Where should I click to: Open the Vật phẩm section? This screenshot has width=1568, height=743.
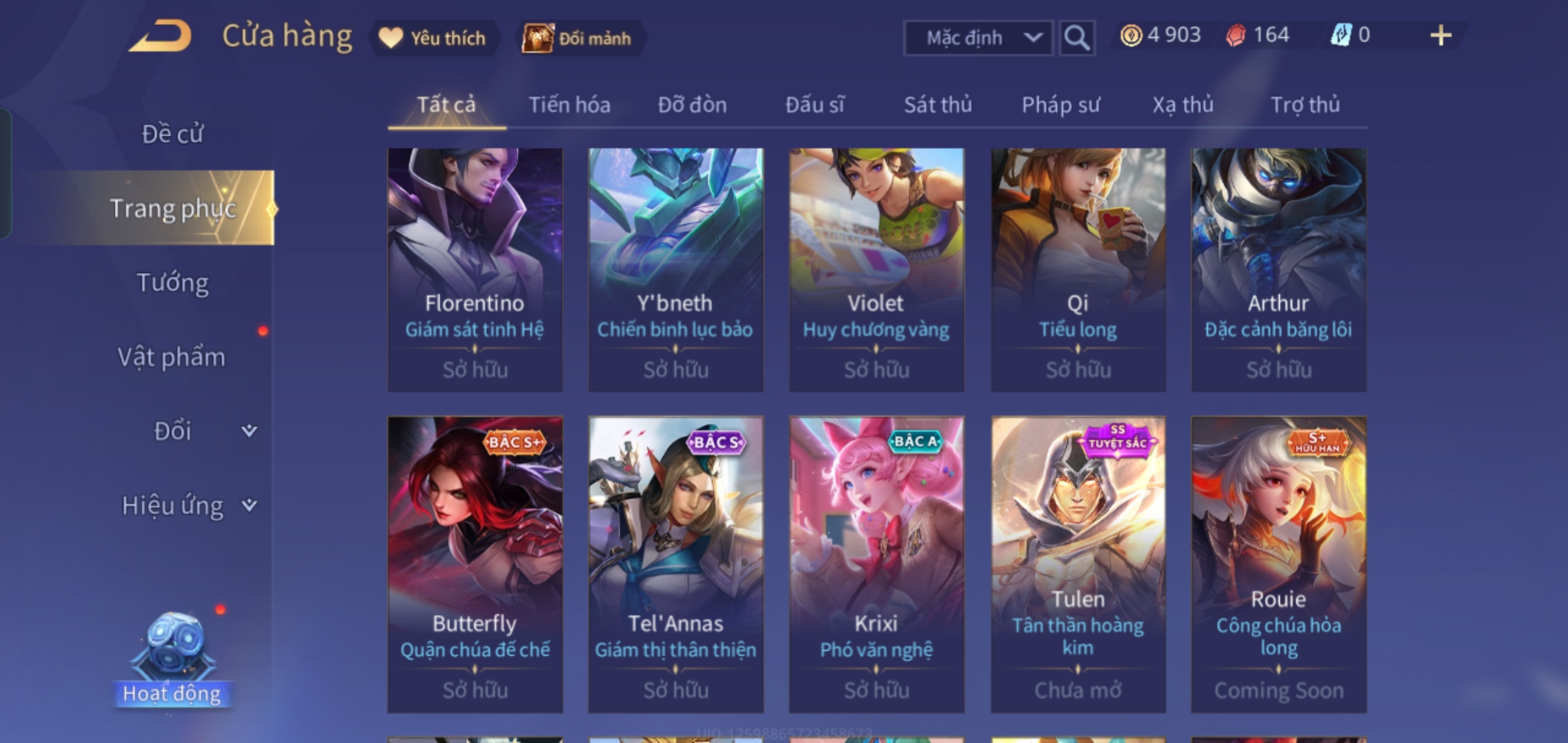click(x=171, y=357)
